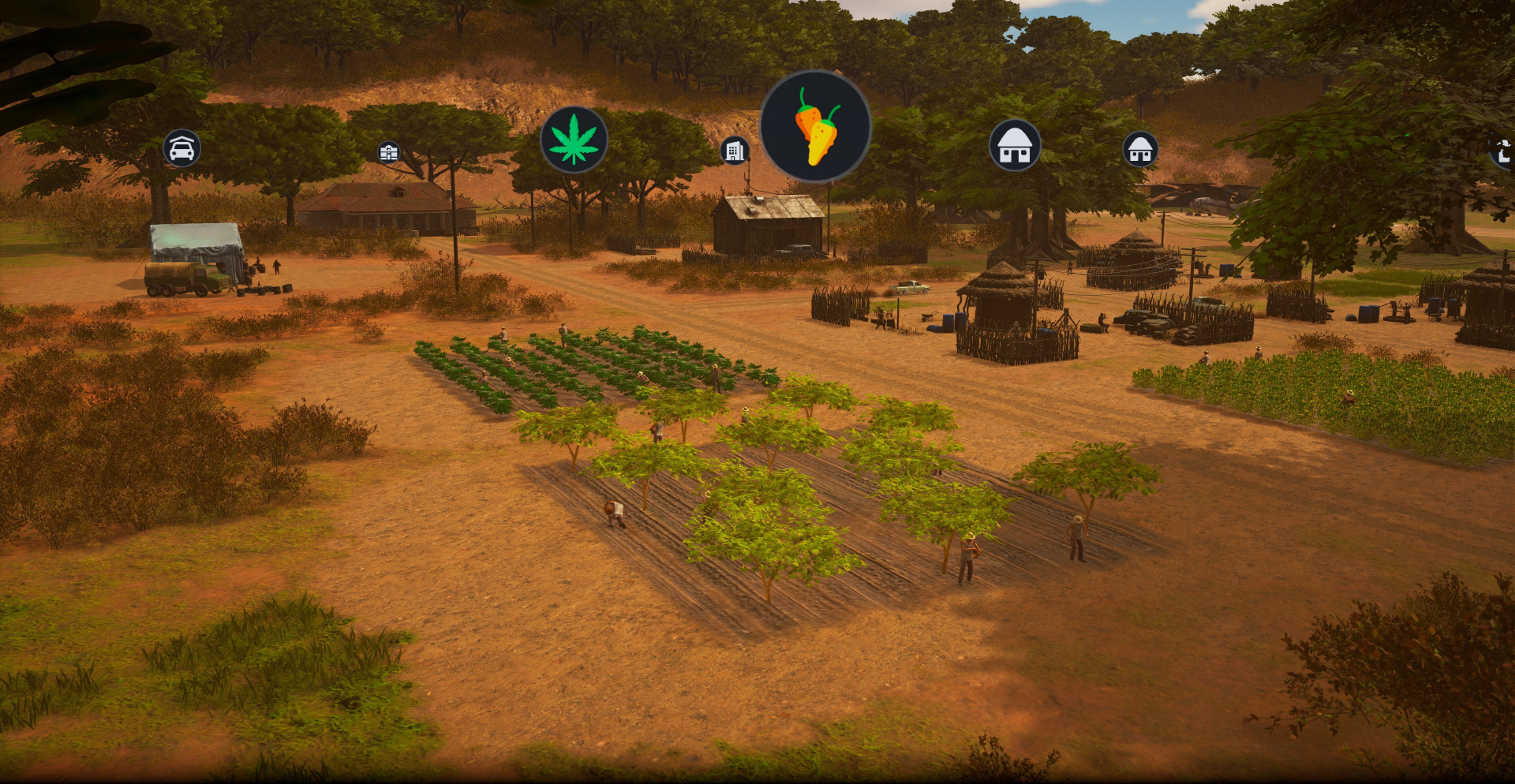This screenshot has height=784, width=1515.
Task: Click the large chili peppers marker
Action: click(816, 126)
